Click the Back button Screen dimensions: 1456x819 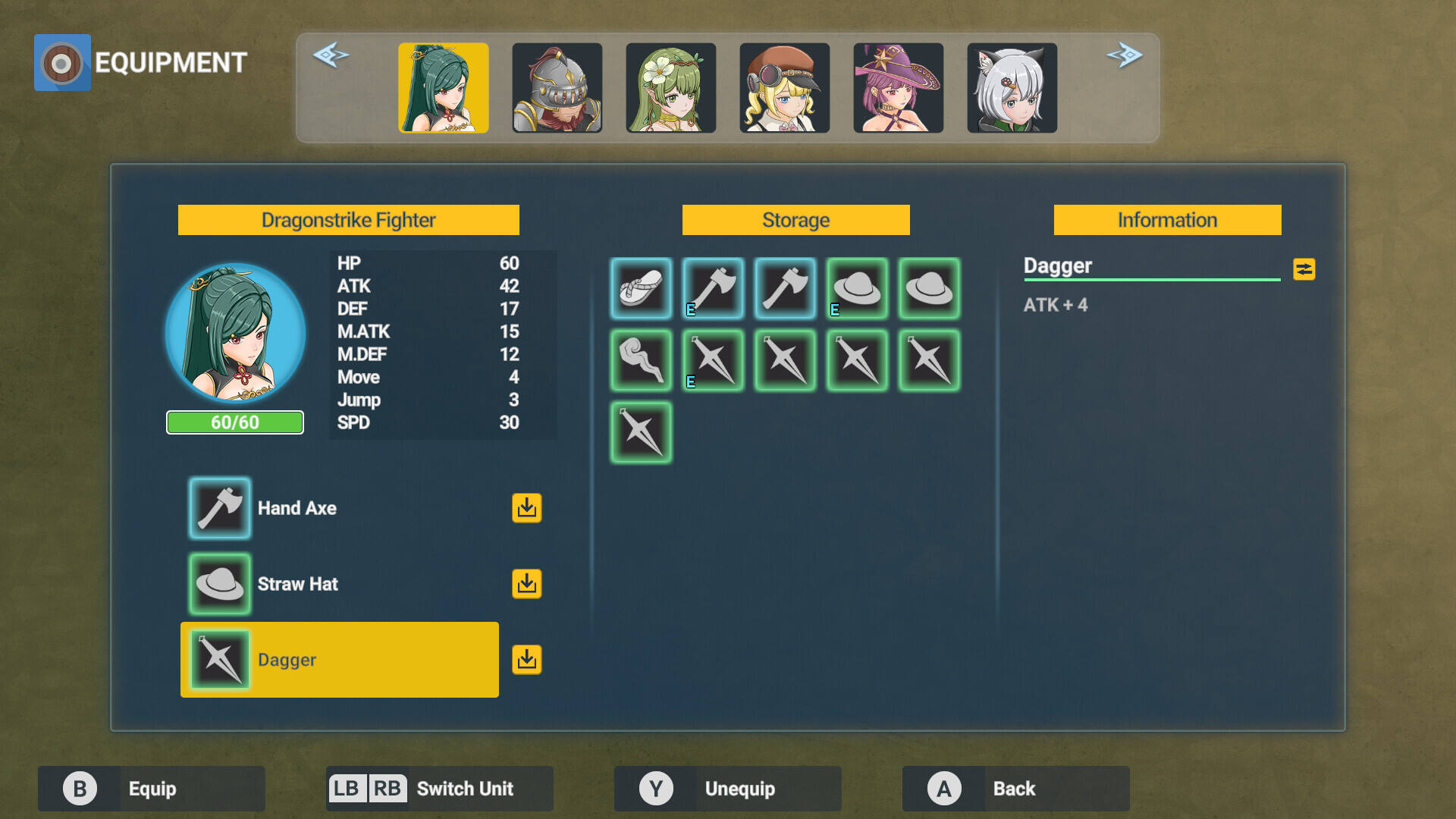point(1015,789)
